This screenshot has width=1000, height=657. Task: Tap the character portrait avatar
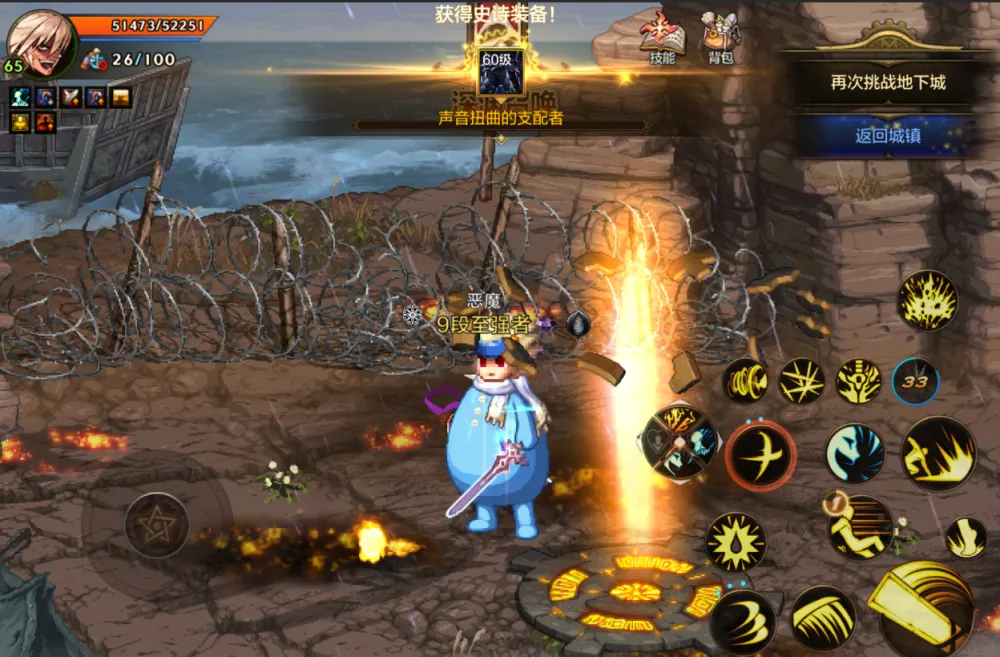click(x=42, y=40)
